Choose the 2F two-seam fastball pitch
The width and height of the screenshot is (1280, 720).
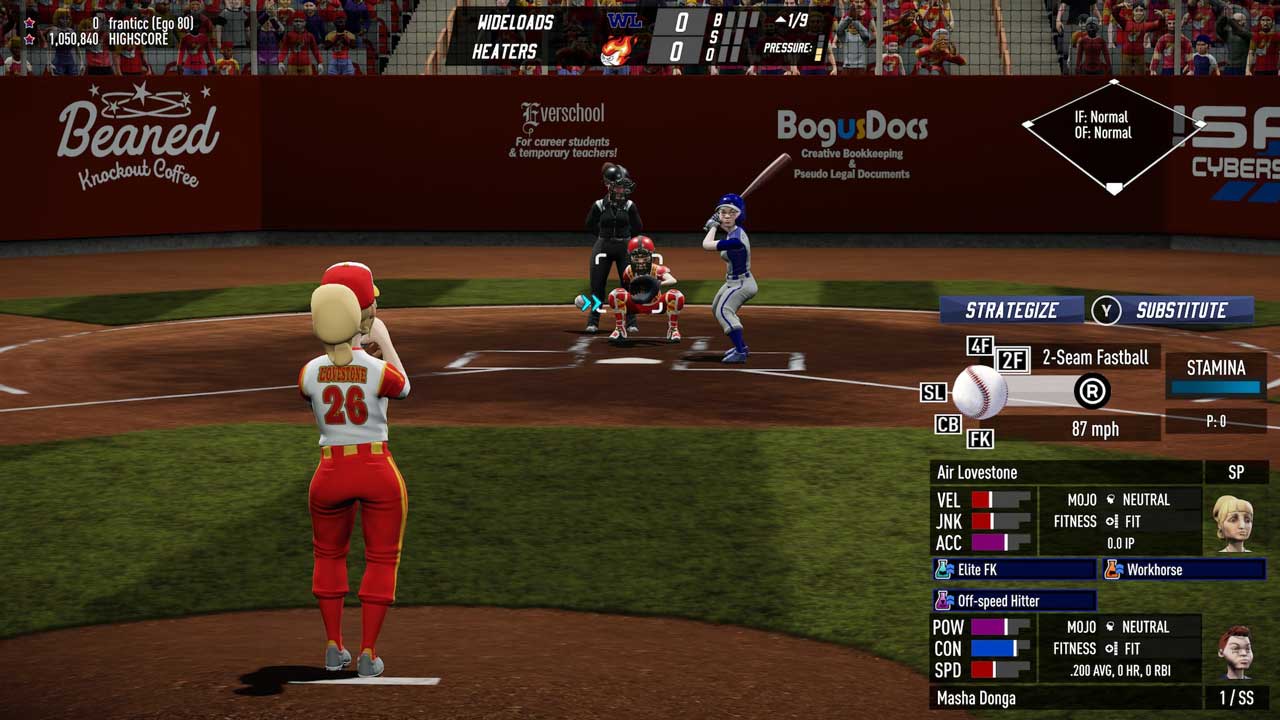(x=1013, y=360)
